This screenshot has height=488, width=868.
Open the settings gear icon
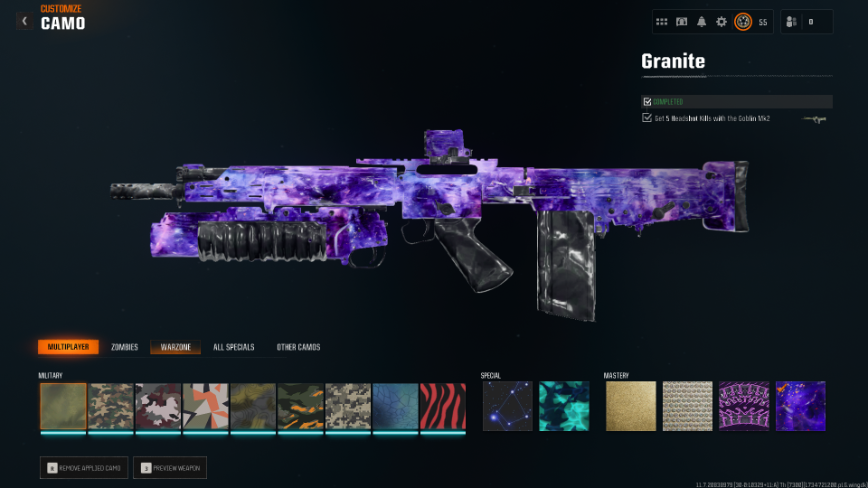click(721, 21)
